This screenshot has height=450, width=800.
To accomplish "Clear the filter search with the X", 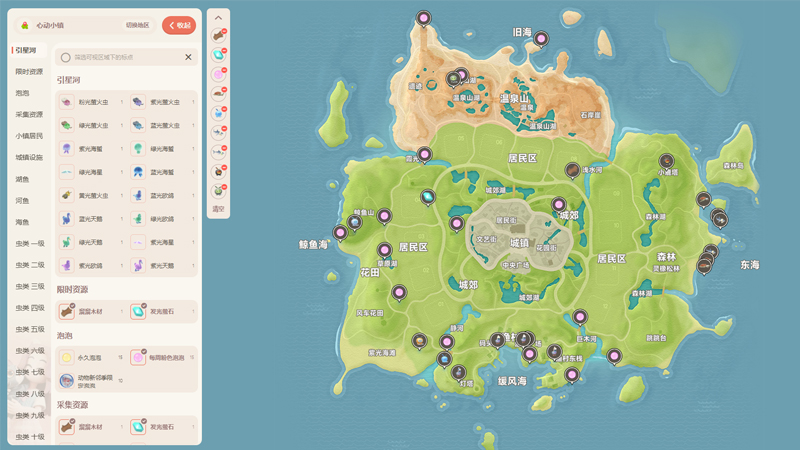I will (x=188, y=57).
